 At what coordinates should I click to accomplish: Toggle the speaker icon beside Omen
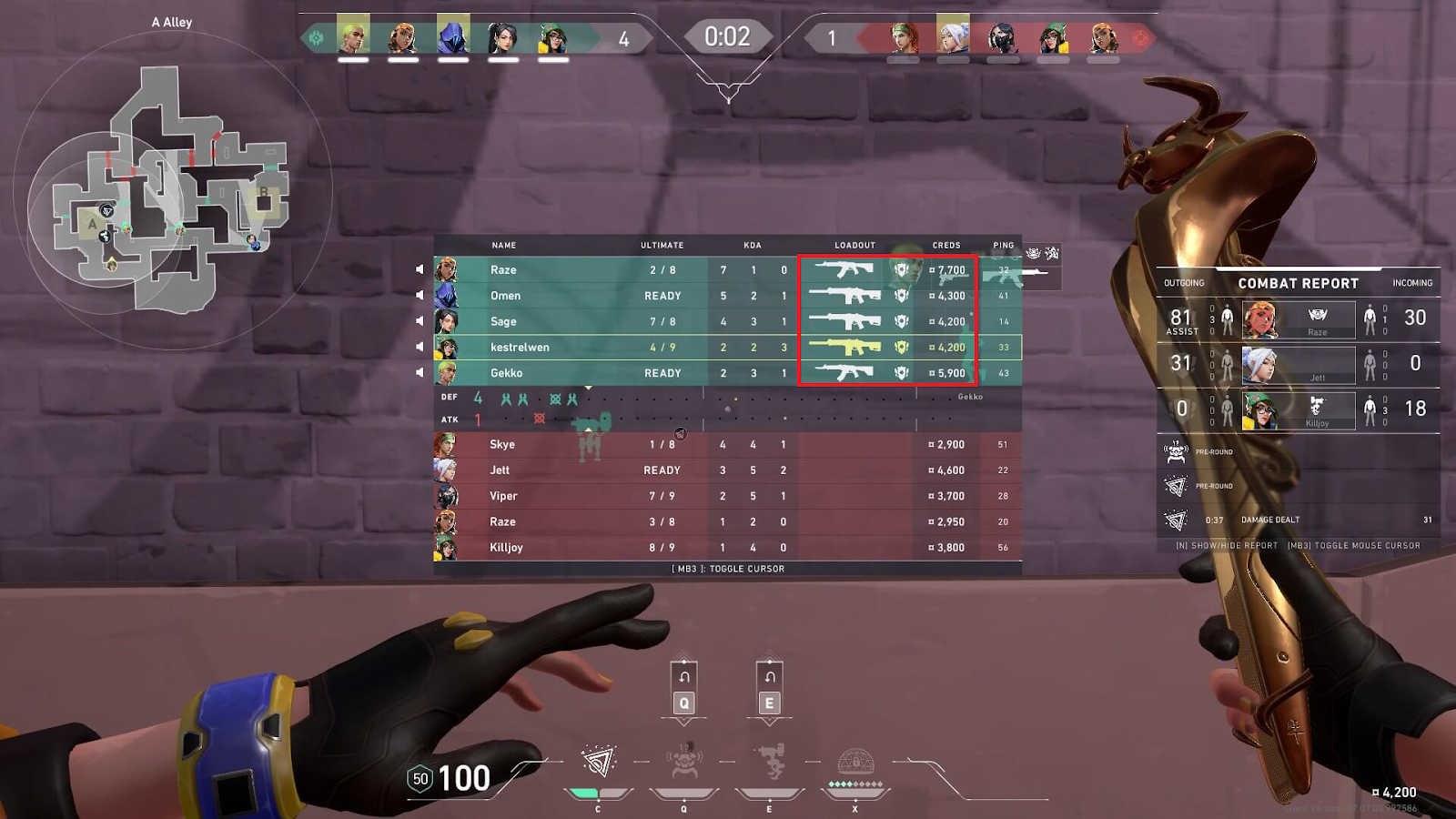pos(420,295)
